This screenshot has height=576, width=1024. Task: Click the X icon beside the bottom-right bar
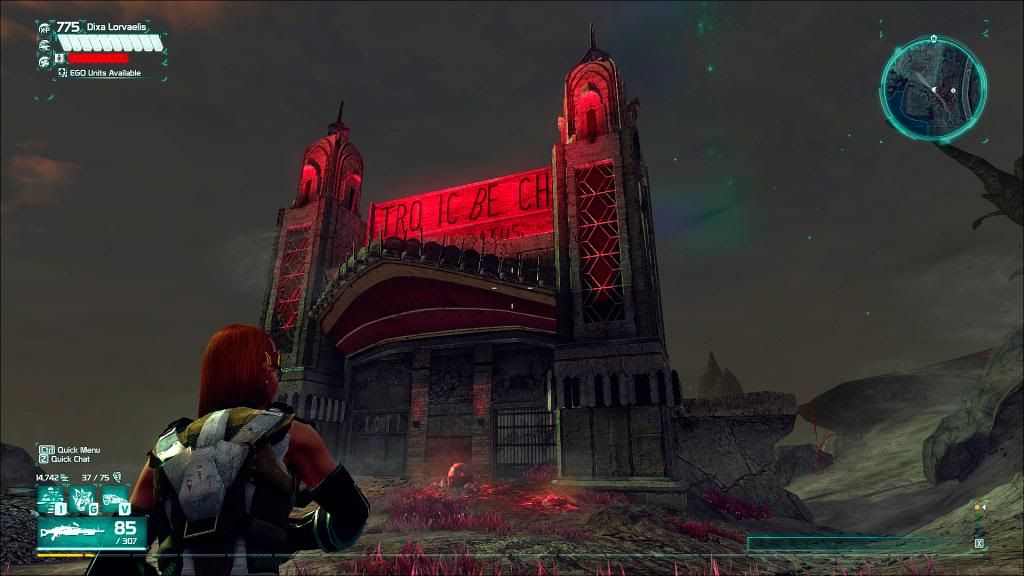[x=979, y=544]
